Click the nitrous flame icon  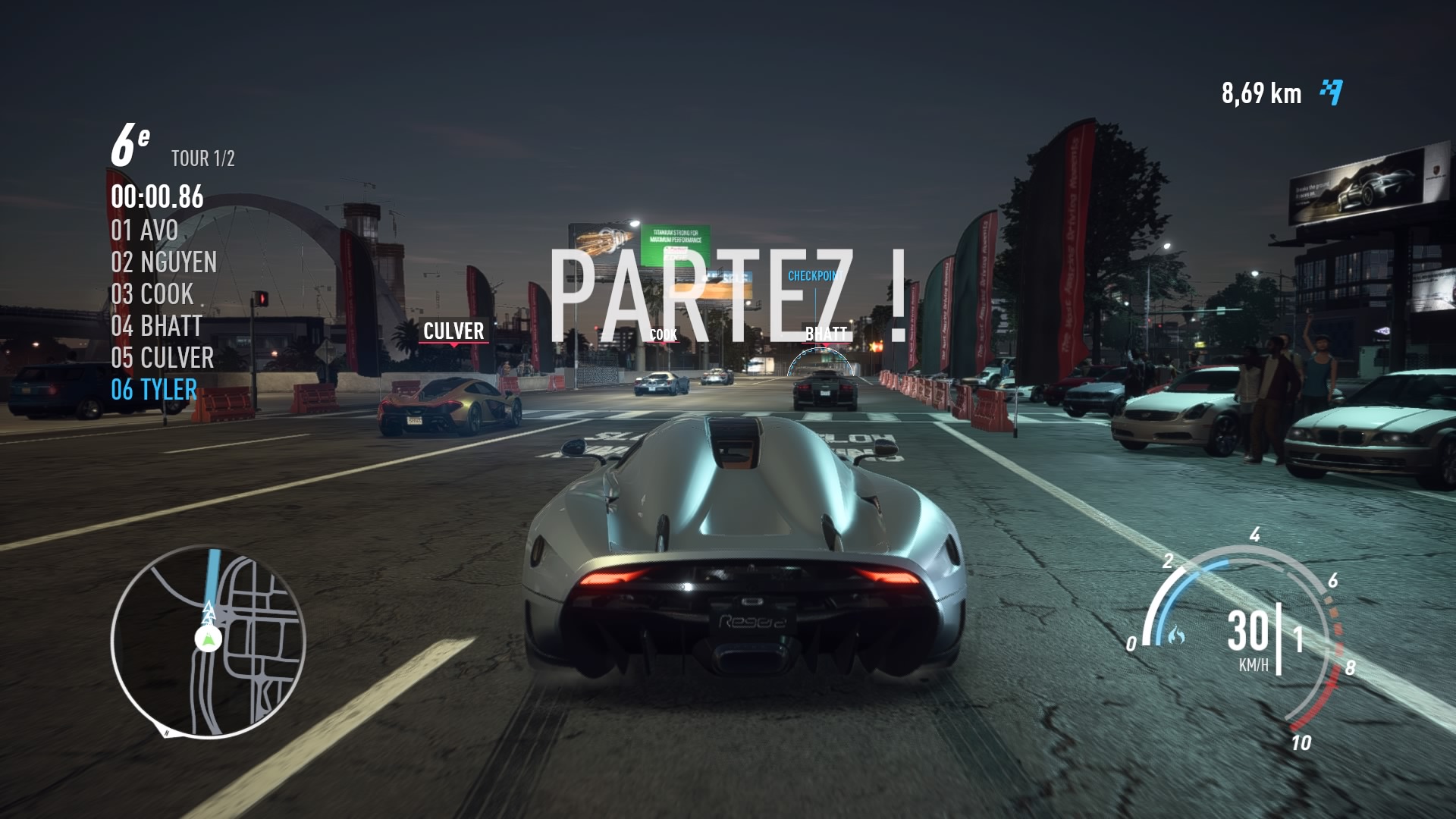pyautogui.click(x=1176, y=634)
